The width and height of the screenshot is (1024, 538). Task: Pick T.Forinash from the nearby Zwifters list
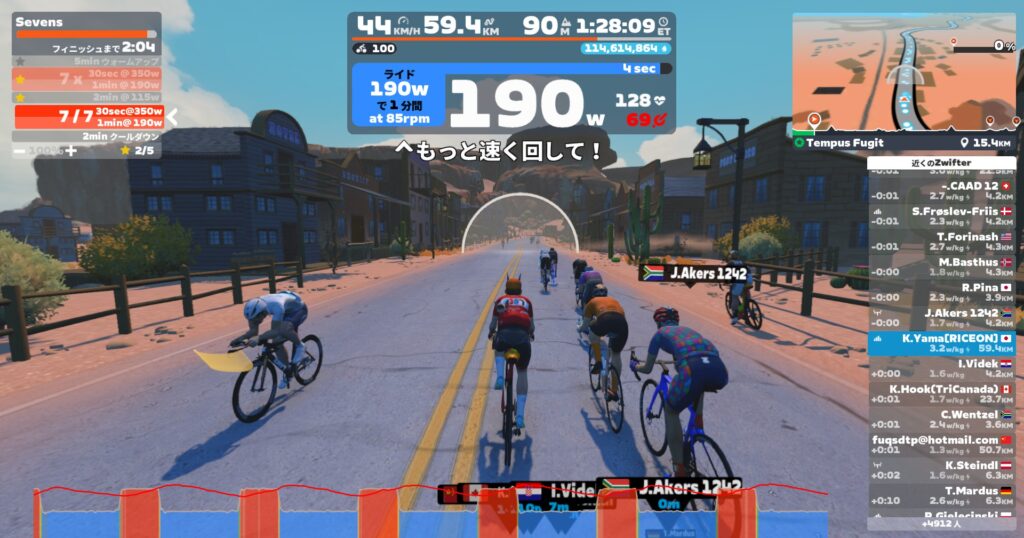coord(941,241)
